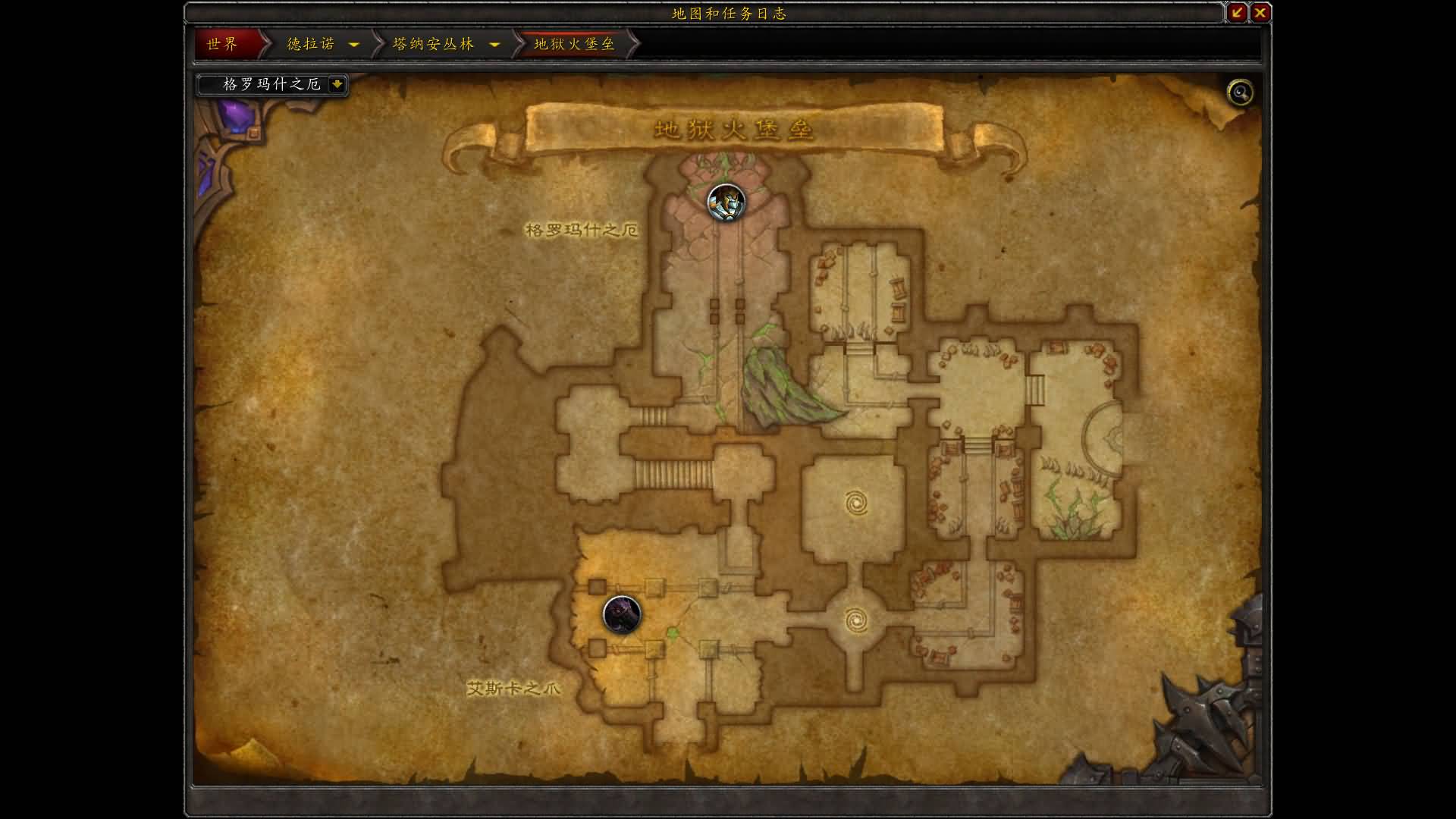Select the 德拉诺 breadcrumb button
The height and width of the screenshot is (819, 1456).
[x=311, y=44]
